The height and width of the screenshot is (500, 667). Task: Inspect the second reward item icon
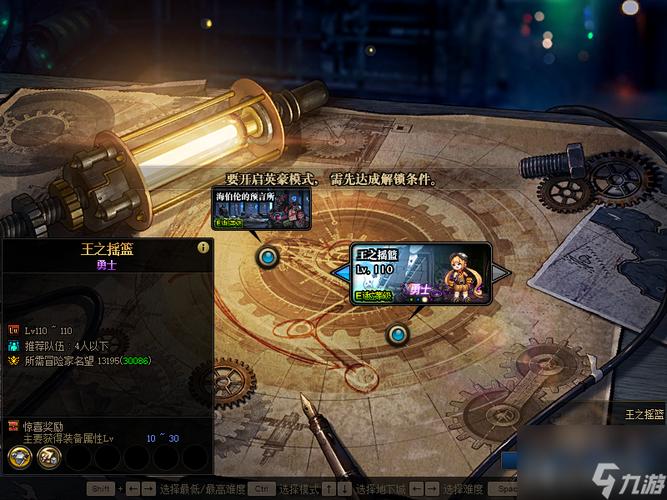(x=47, y=457)
